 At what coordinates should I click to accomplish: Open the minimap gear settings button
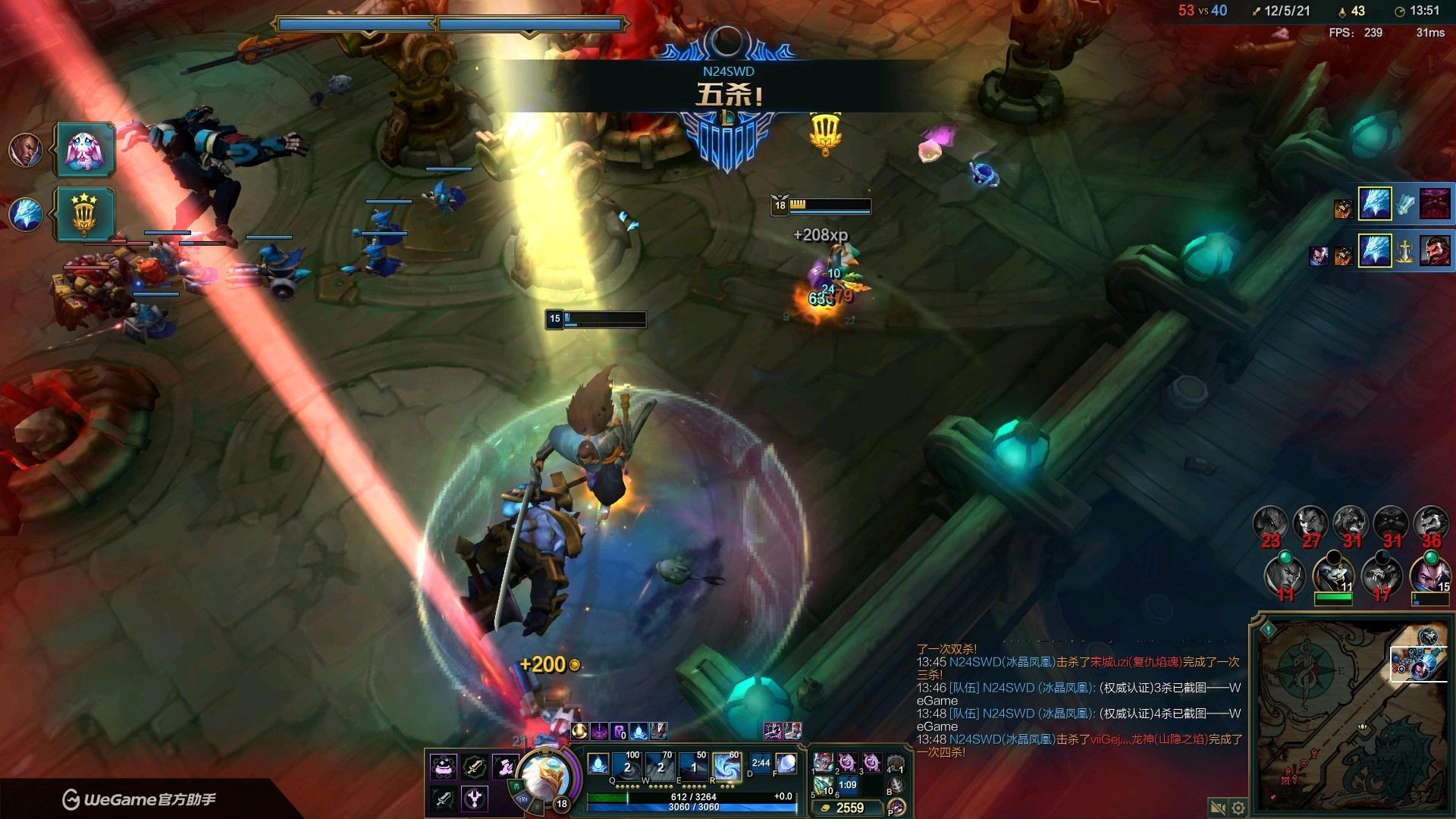tap(1238, 808)
